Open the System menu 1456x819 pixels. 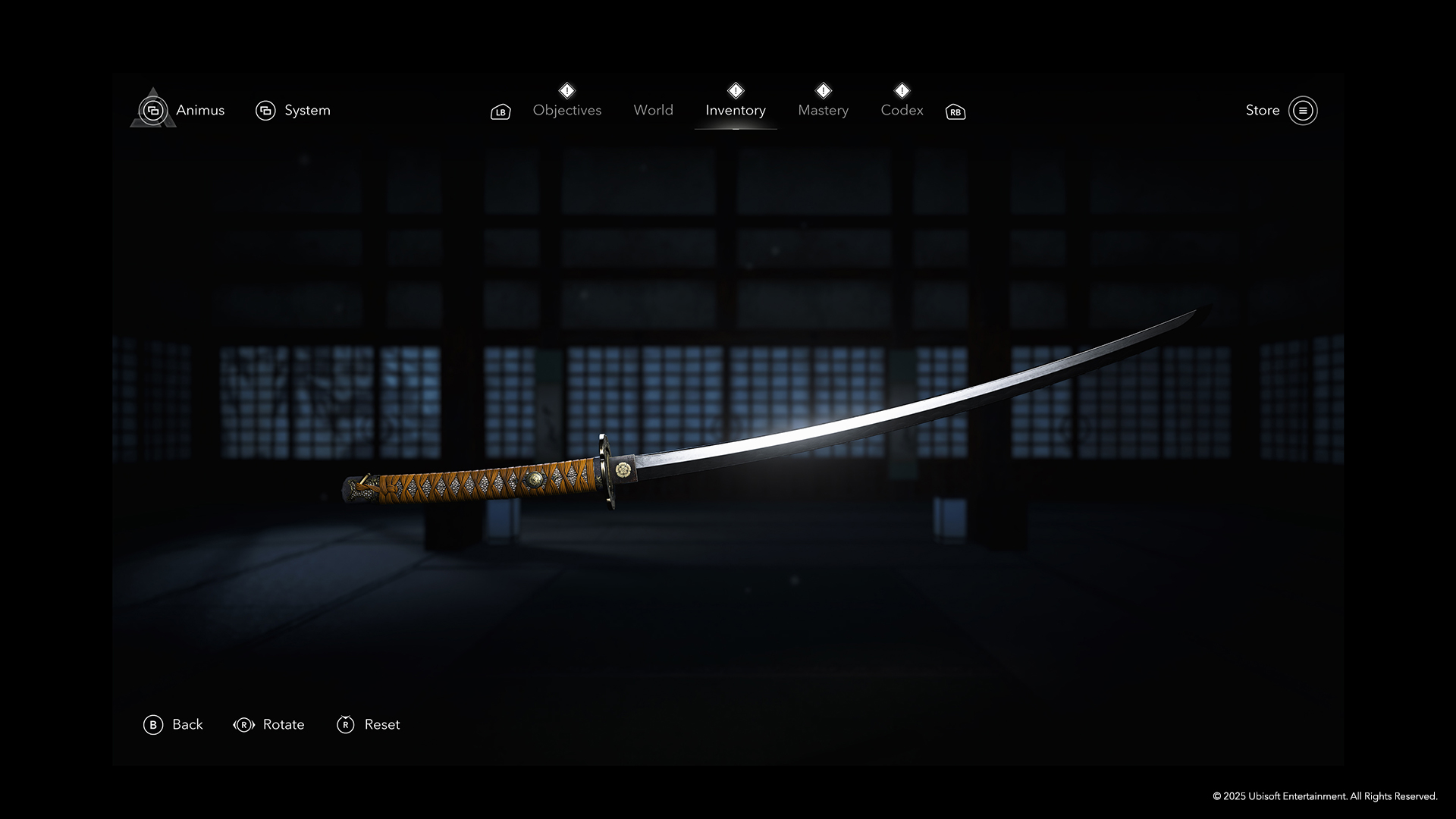coord(293,111)
